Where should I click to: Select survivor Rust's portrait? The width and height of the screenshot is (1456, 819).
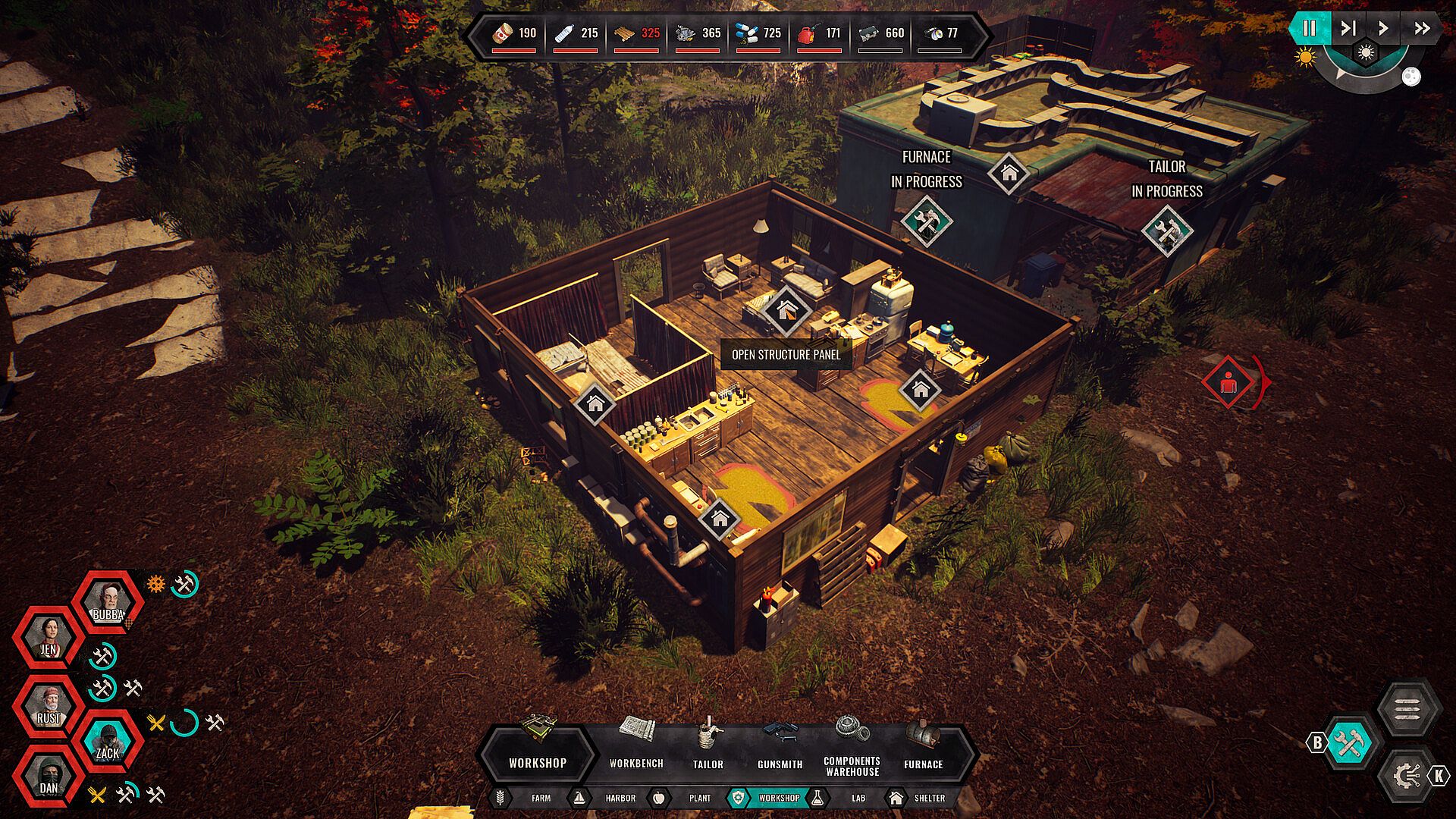click(49, 708)
